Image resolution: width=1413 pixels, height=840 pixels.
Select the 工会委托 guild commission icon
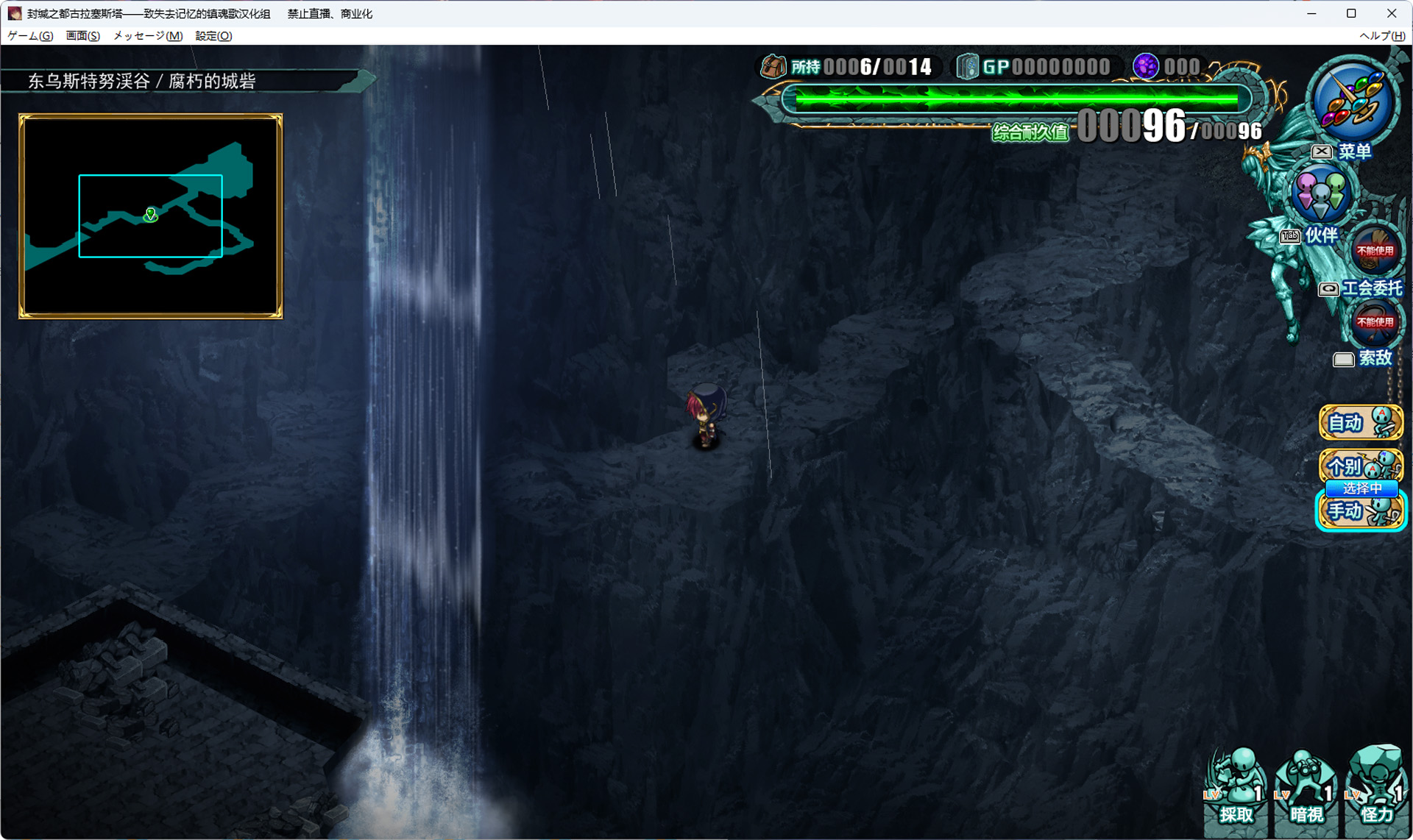pos(1375,252)
